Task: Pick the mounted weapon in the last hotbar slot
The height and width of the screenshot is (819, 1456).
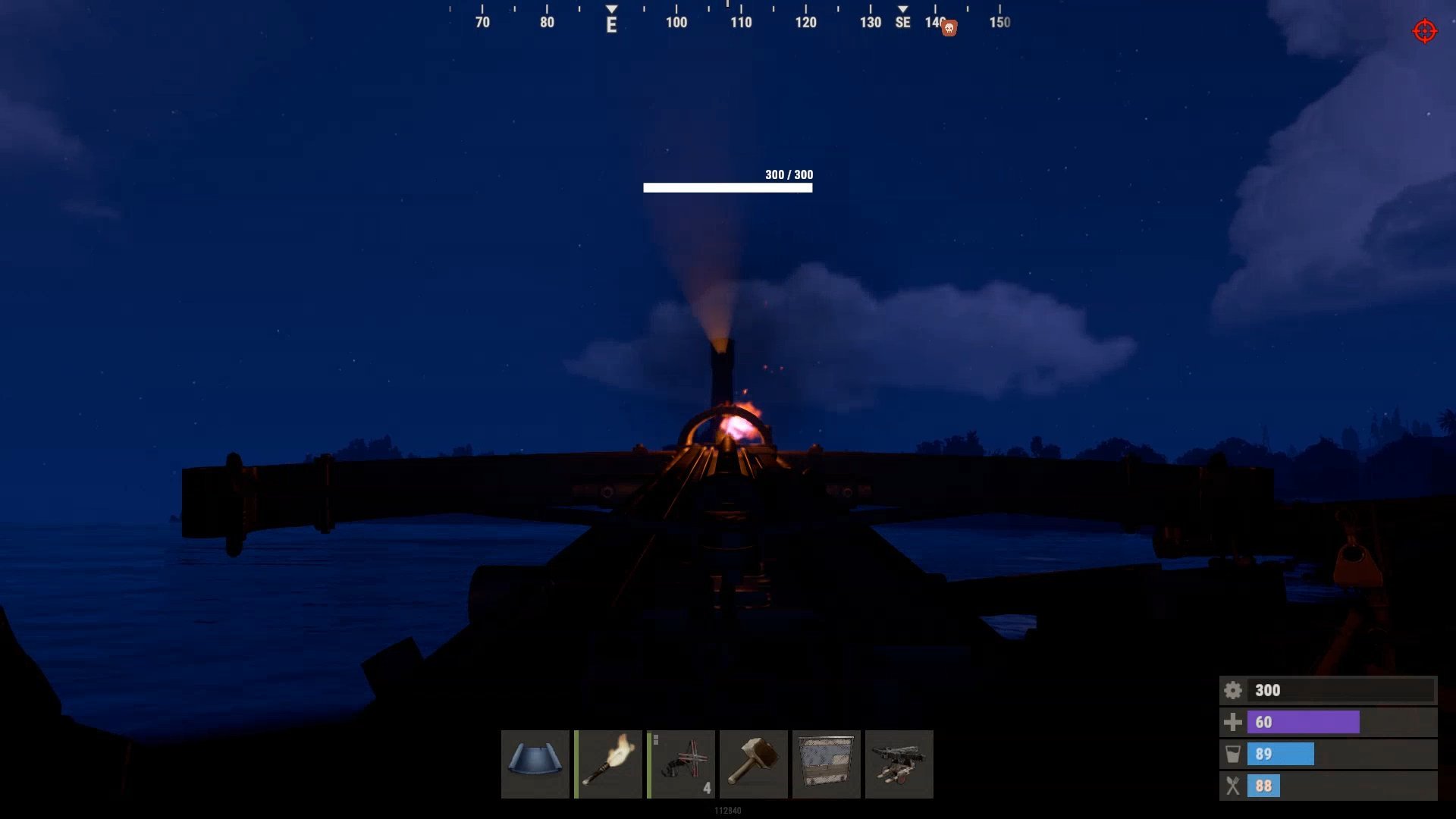Action: pos(899,764)
